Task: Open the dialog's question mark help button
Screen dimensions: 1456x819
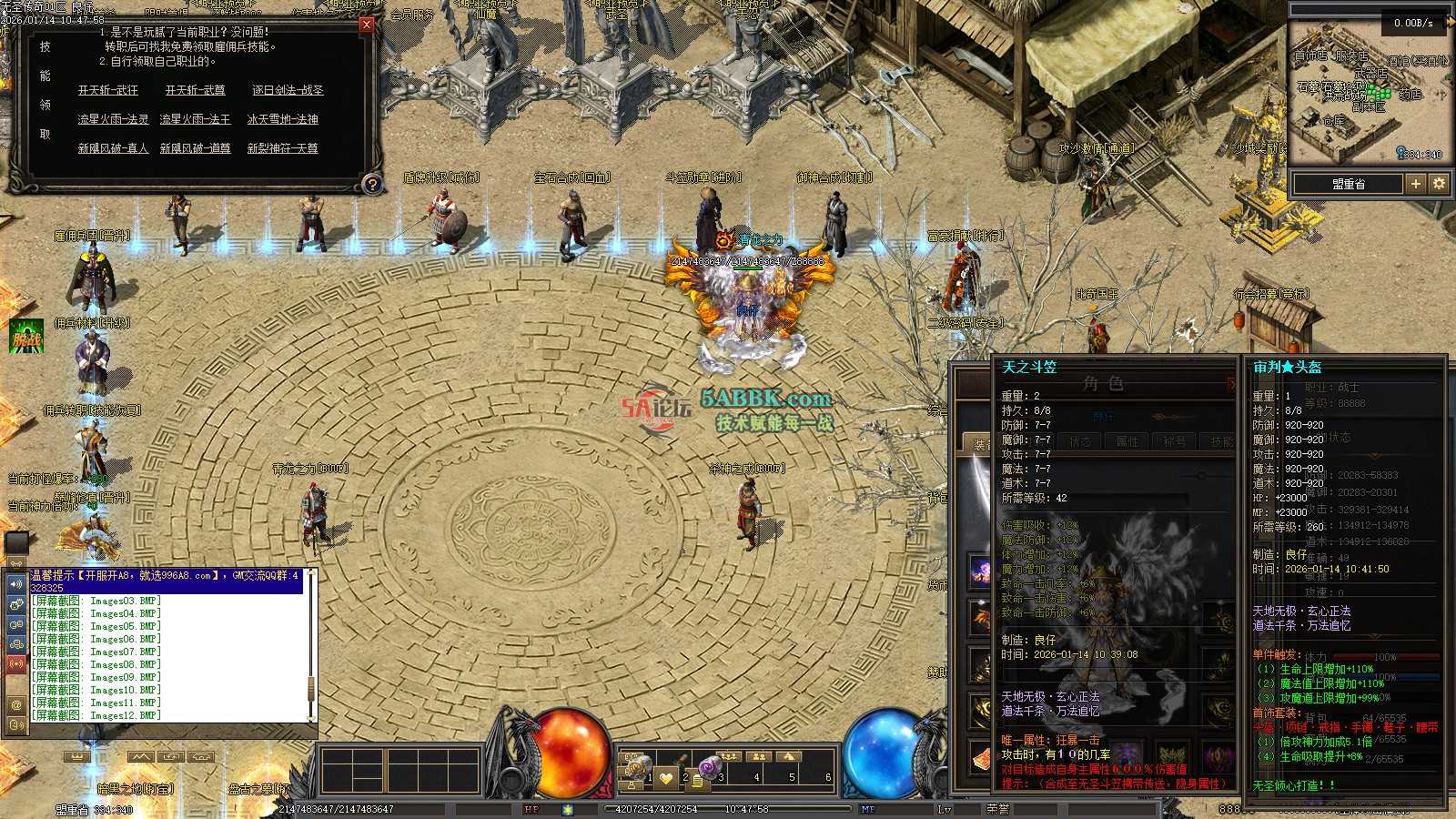Action: pos(371,184)
